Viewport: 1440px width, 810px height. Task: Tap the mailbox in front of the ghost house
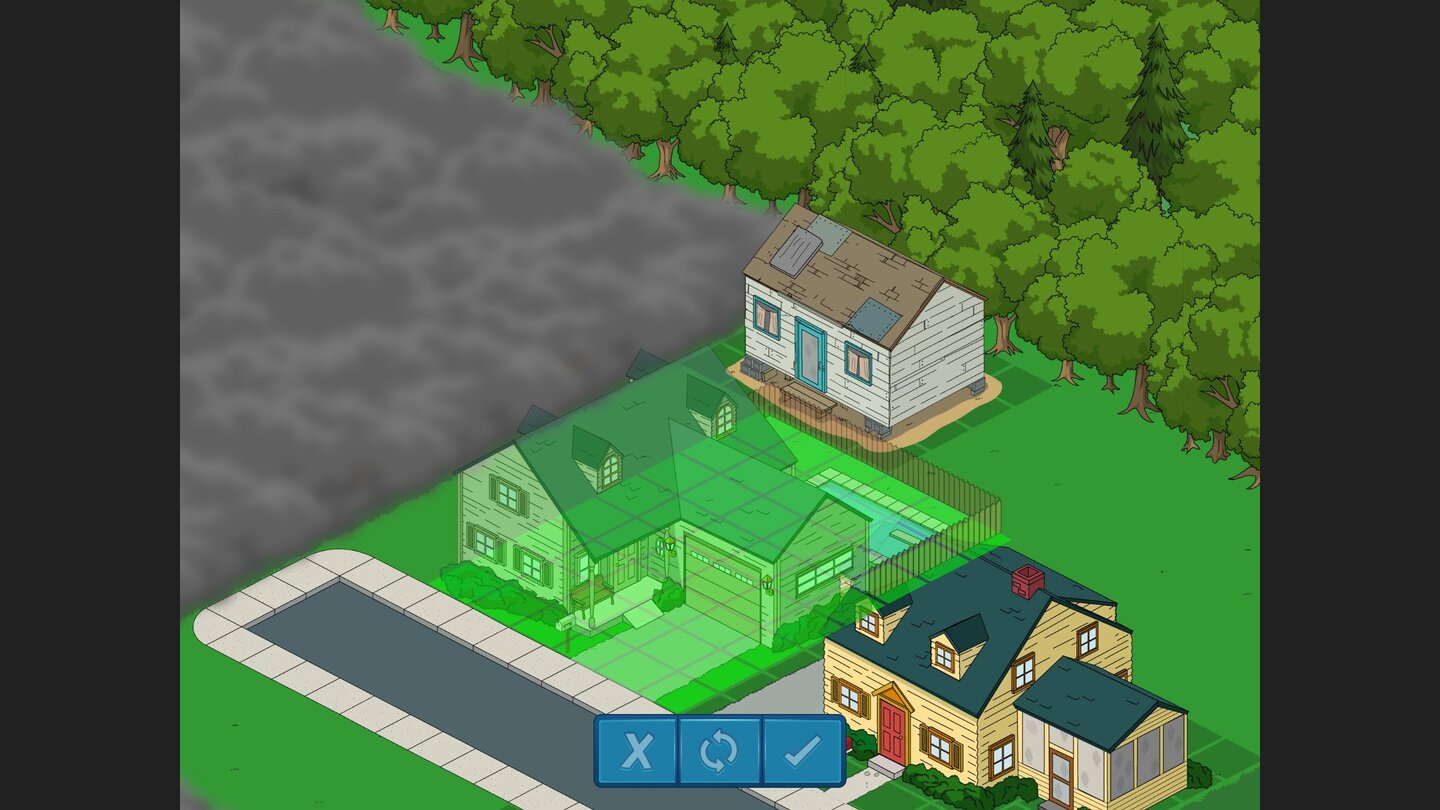click(564, 623)
